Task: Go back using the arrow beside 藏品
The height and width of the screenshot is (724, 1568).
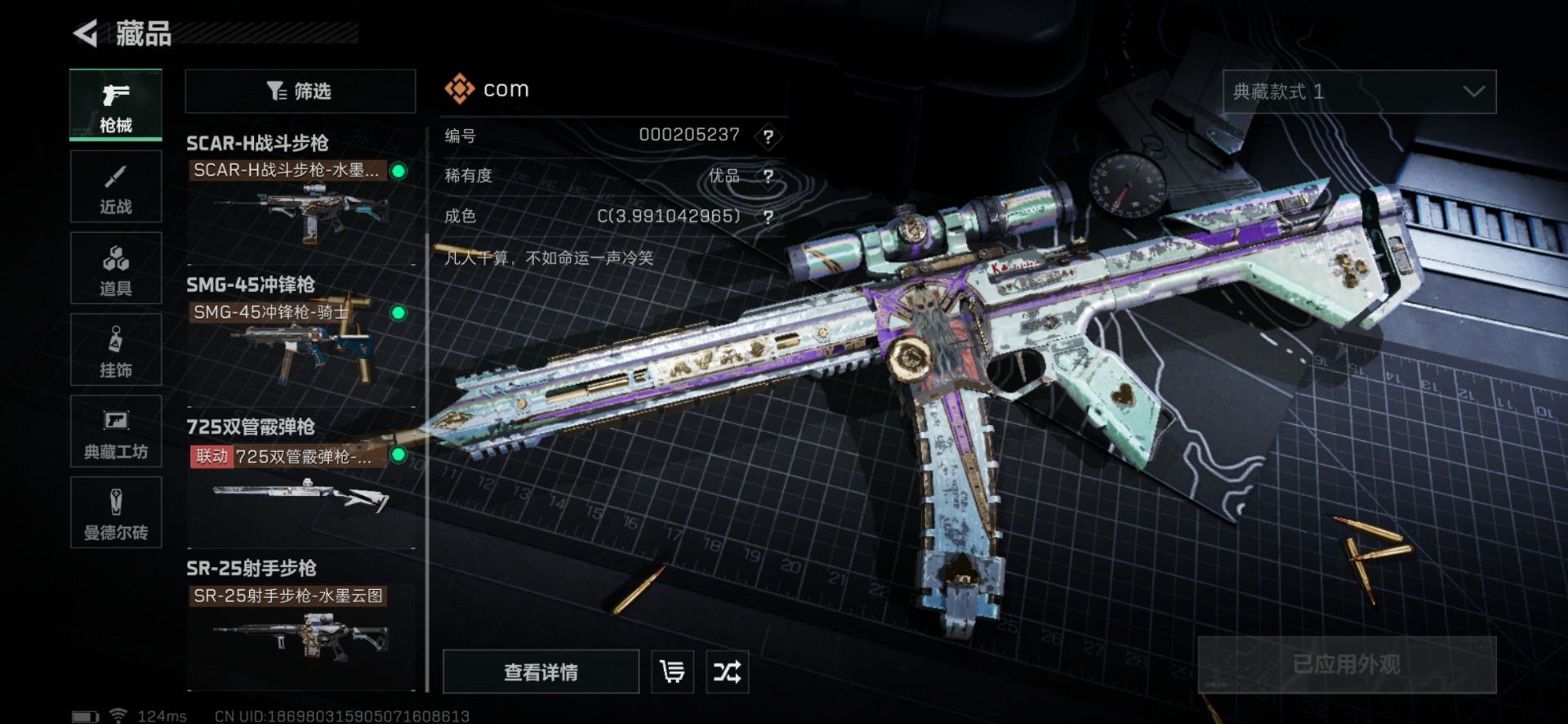Action: [x=86, y=34]
